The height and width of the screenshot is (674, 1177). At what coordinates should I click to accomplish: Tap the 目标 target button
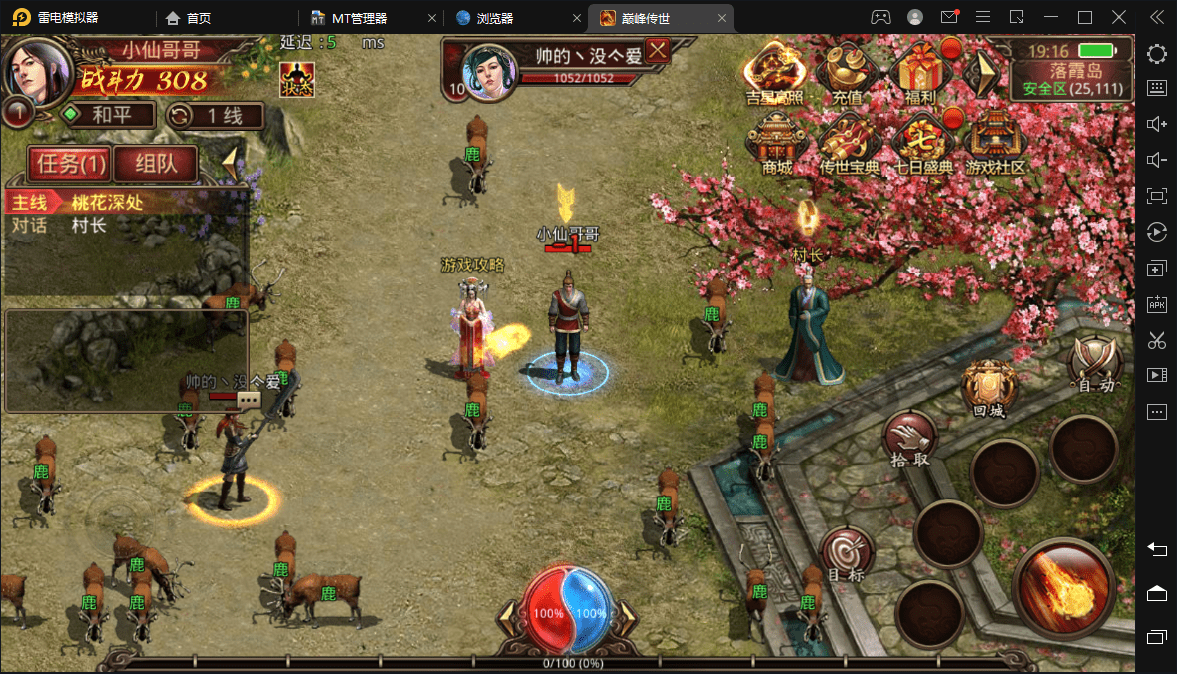(x=848, y=554)
